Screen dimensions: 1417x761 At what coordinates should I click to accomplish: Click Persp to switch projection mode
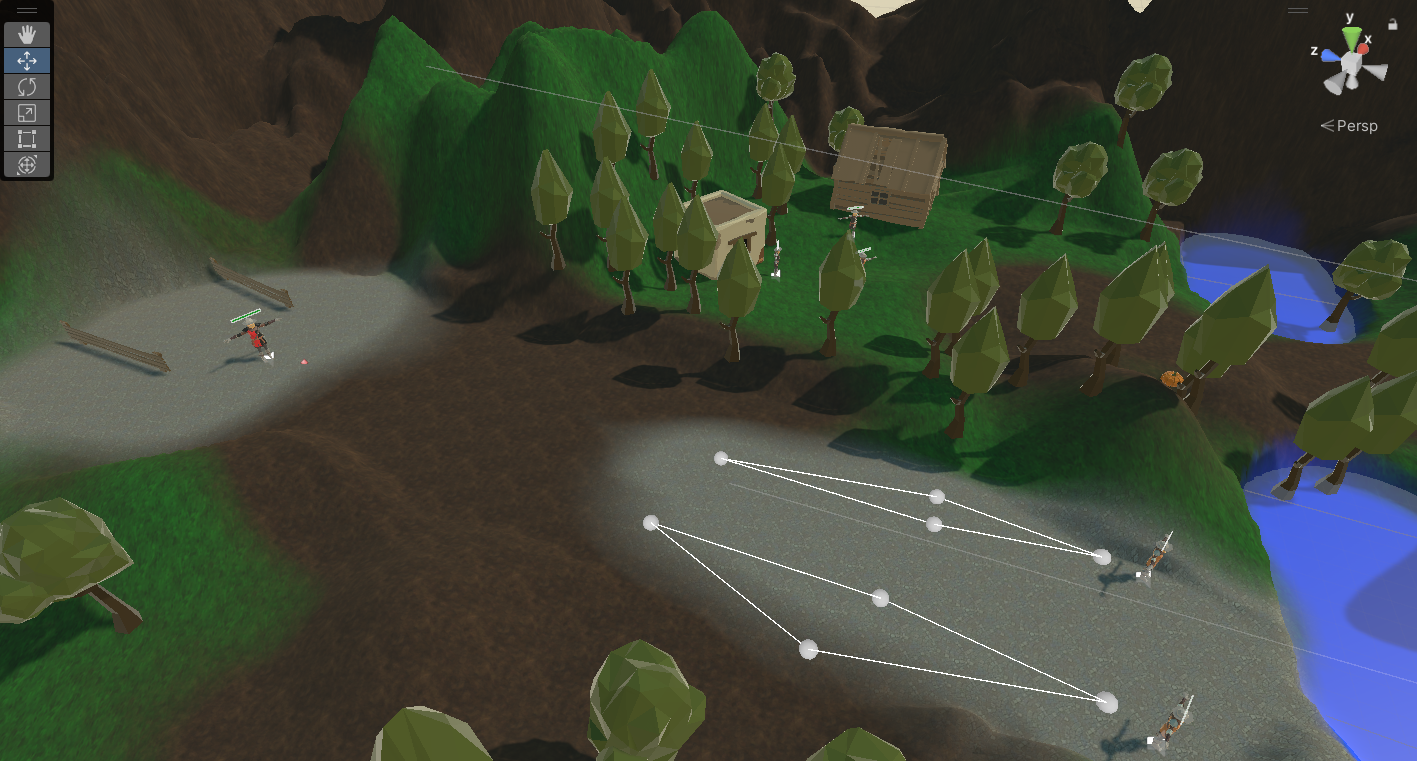1357,125
